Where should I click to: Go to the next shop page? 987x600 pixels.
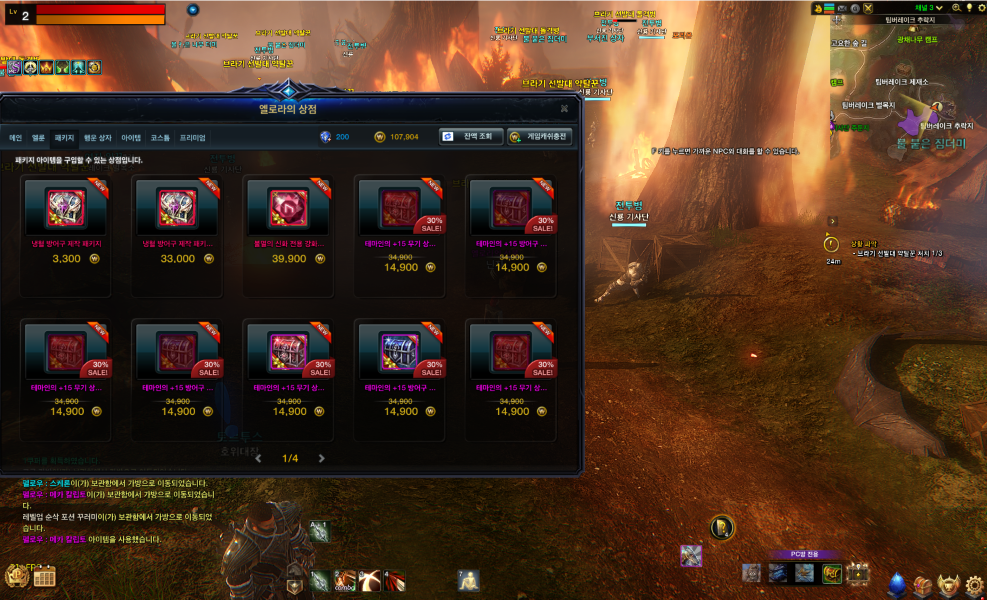click(x=321, y=459)
